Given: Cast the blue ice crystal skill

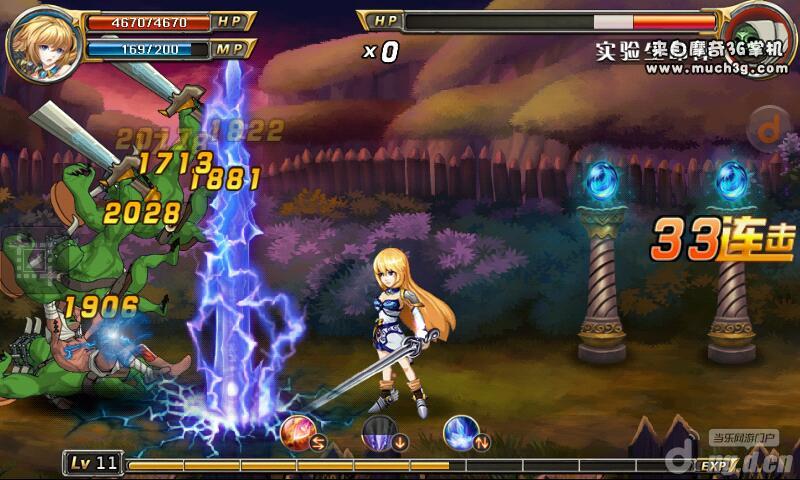Looking at the screenshot, I should click(x=459, y=431).
